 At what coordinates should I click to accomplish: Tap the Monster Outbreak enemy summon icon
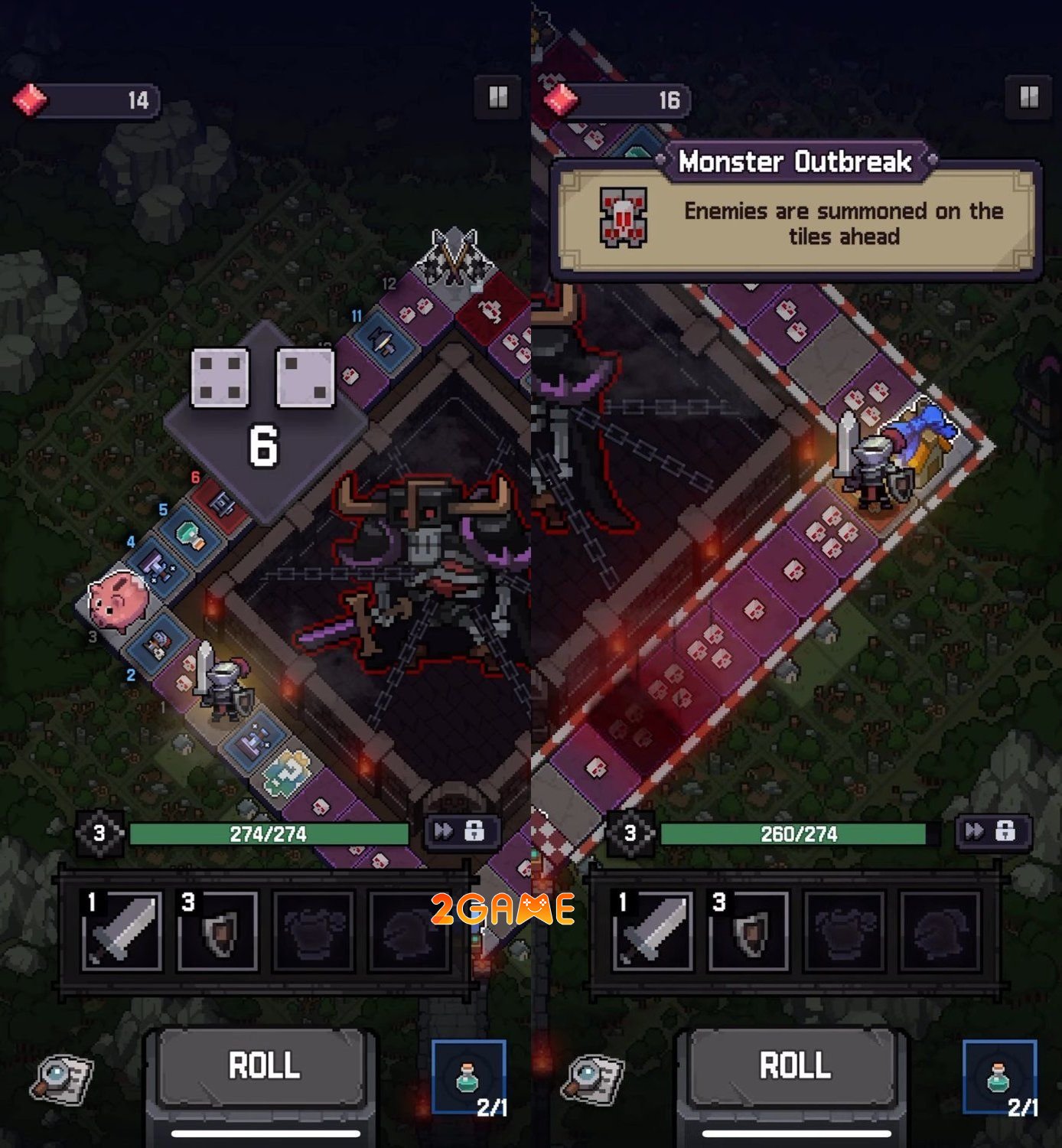click(624, 216)
